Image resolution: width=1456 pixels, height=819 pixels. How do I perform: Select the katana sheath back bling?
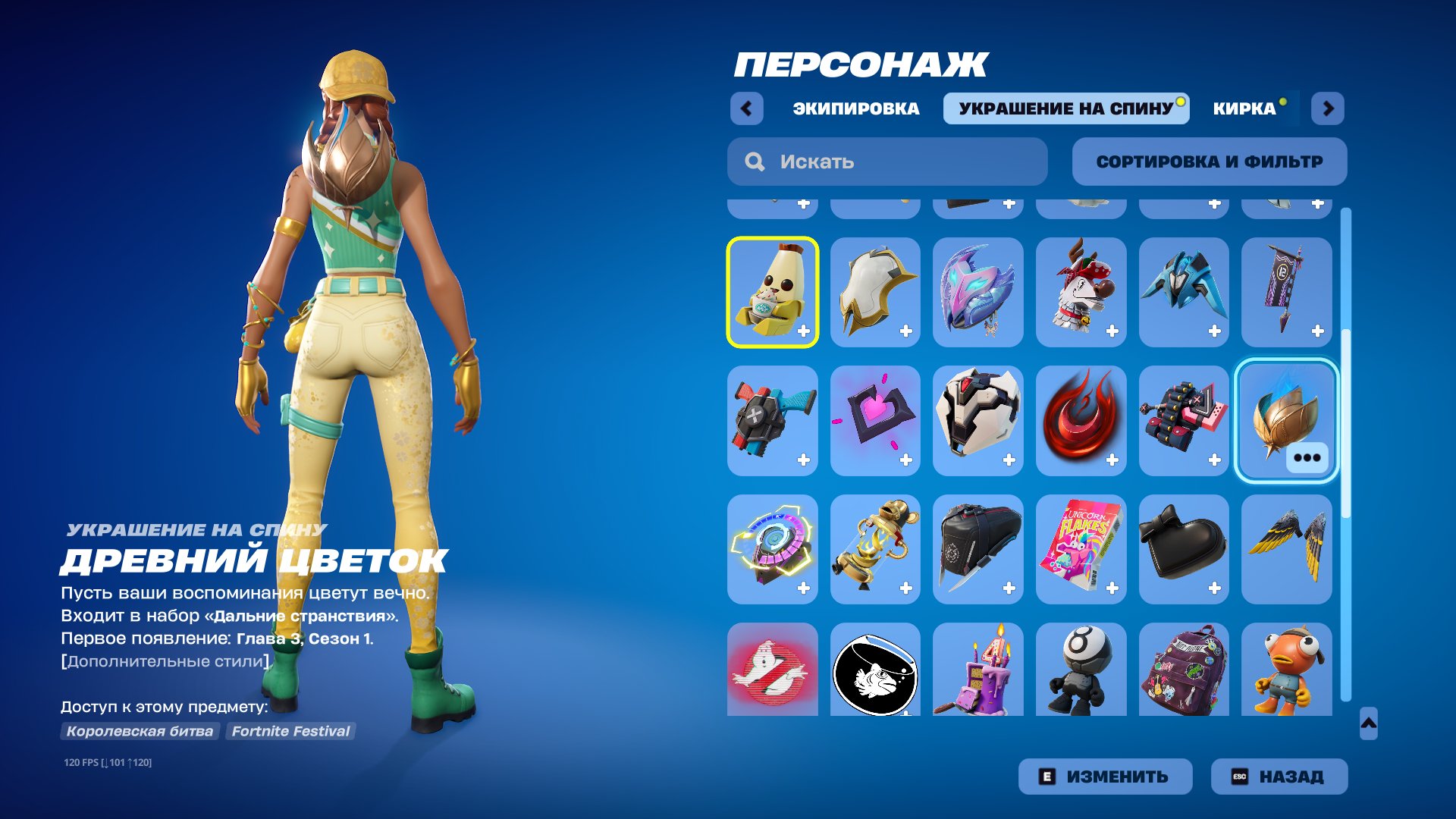pos(978,550)
